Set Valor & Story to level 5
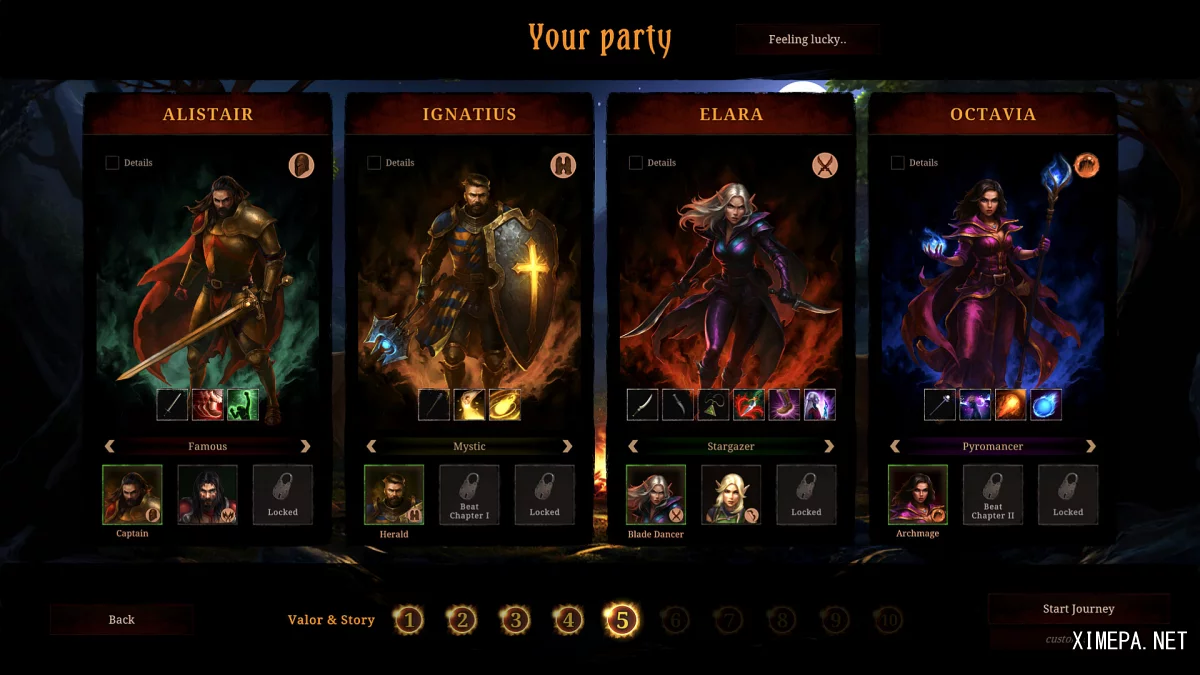Viewport: 1200px width, 675px height. point(621,621)
